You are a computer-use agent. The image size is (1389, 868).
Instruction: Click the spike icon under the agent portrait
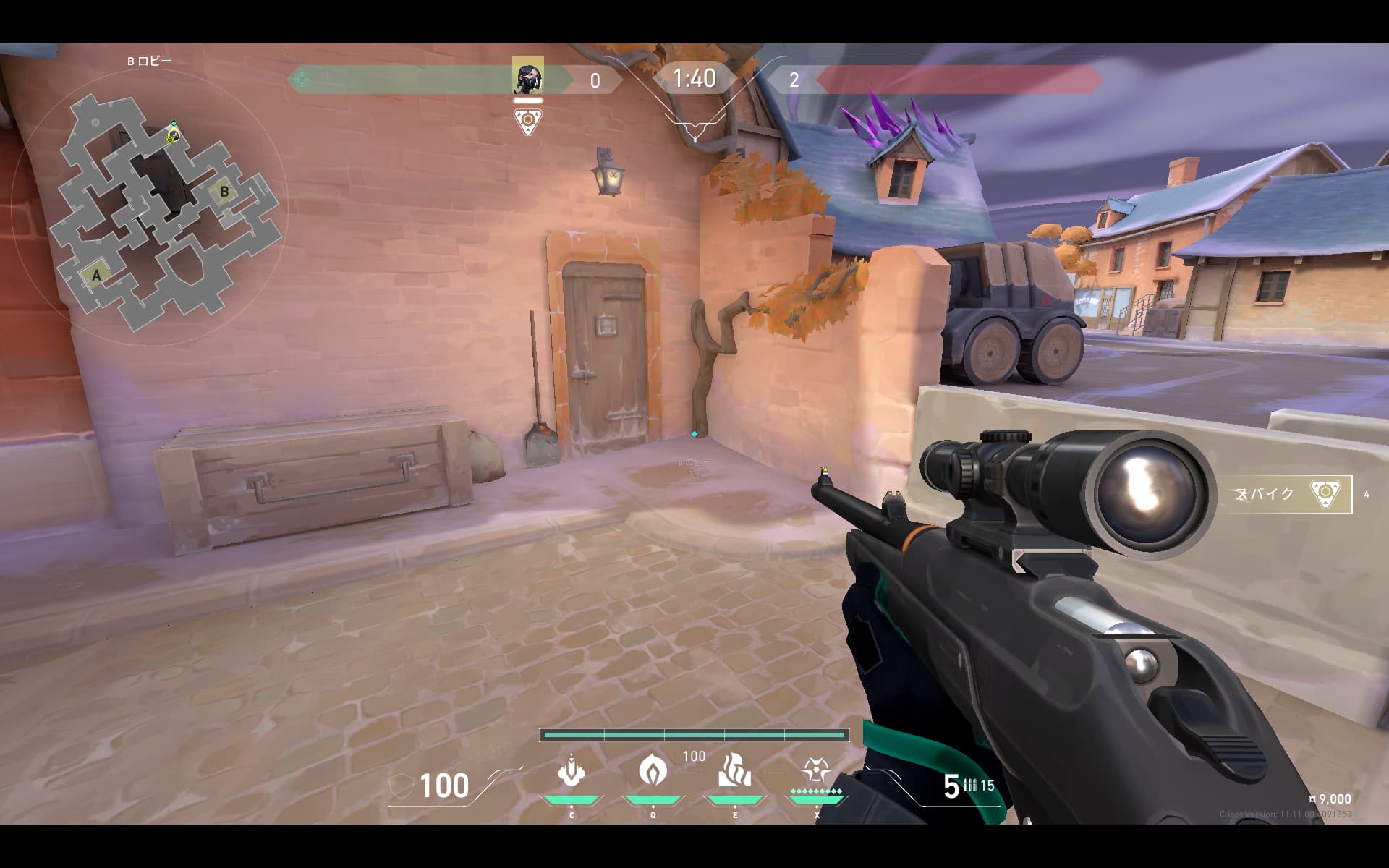click(x=528, y=121)
